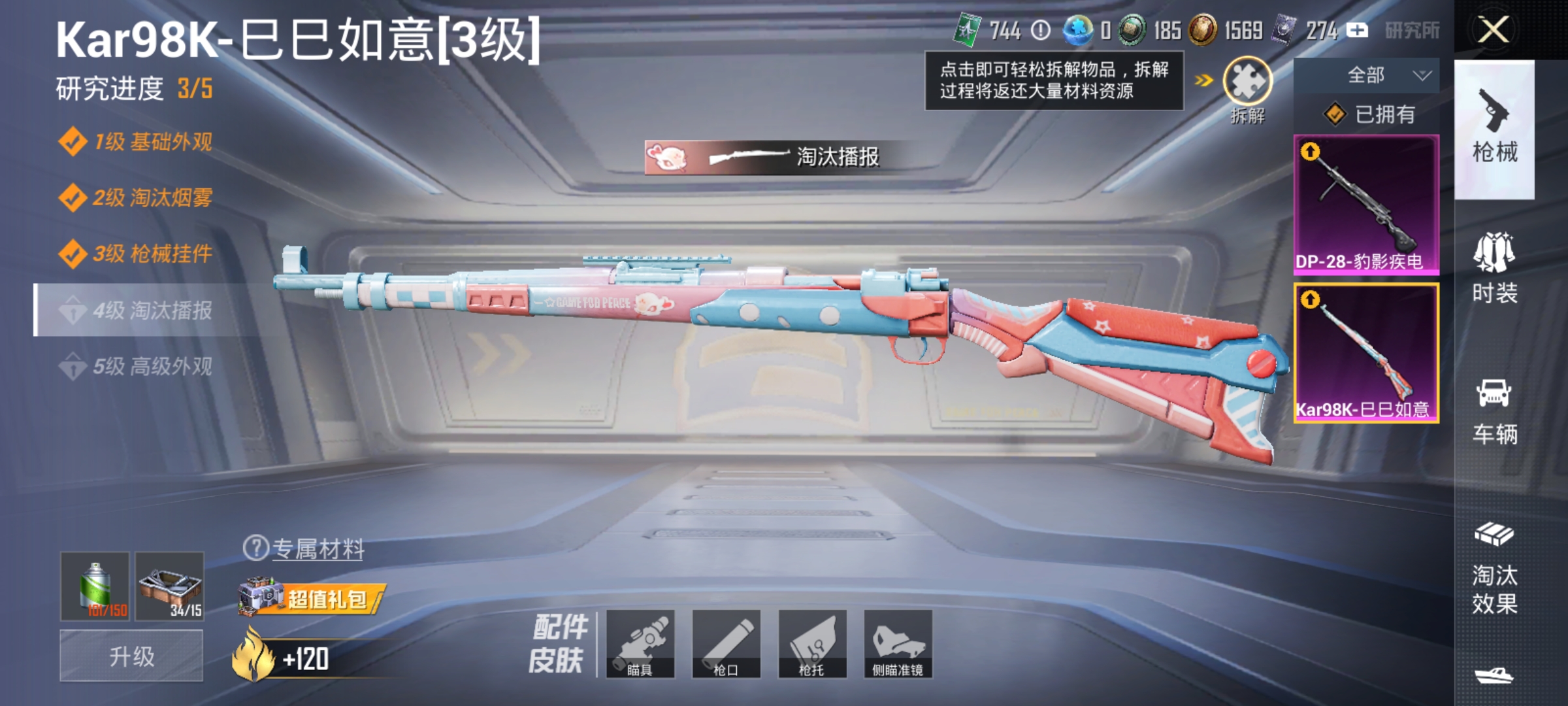View the 5级 高级外观 research level

pyautogui.click(x=137, y=366)
